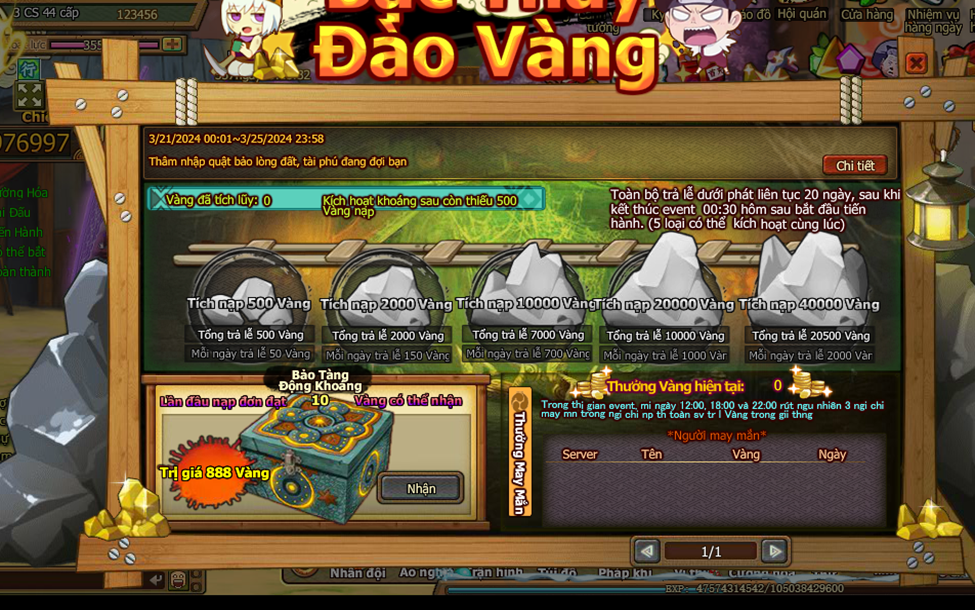Open the Pháp khí menu at bottom
The image size is (975, 610).
626,573
